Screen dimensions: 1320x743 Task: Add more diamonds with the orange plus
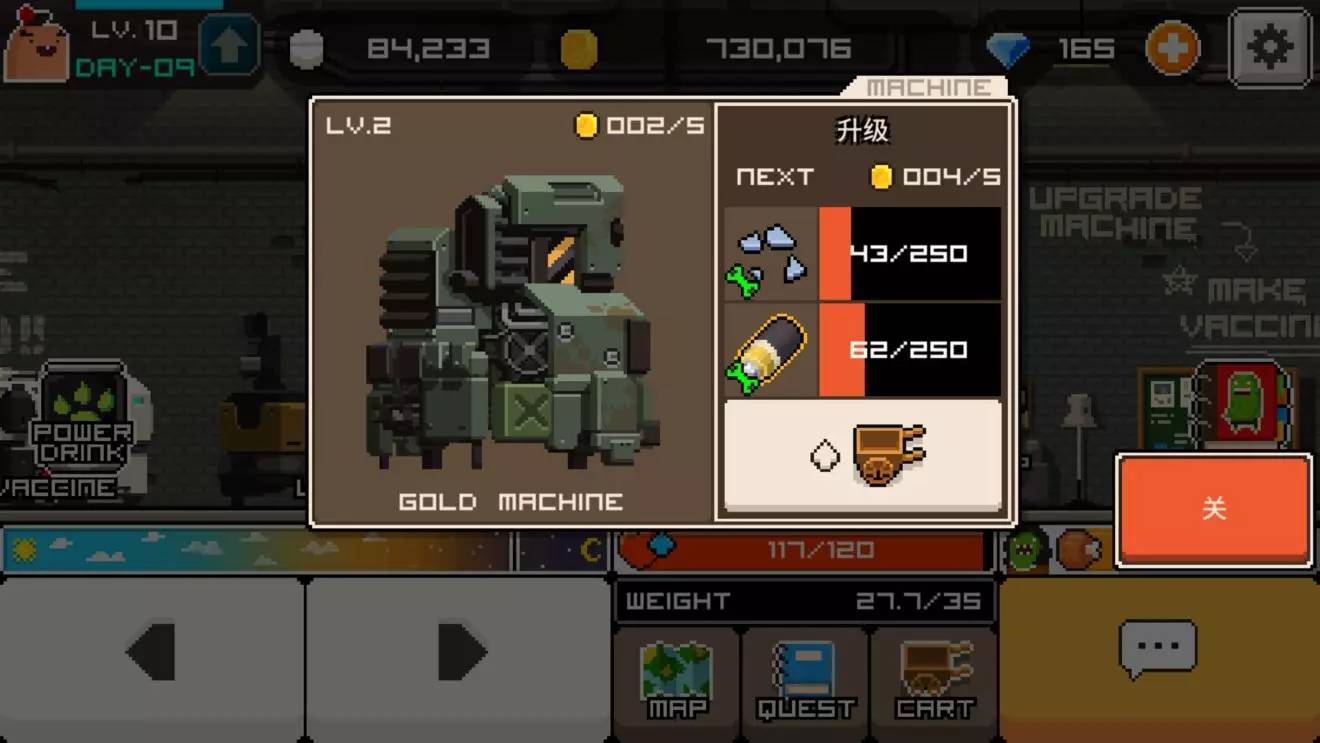1172,47
